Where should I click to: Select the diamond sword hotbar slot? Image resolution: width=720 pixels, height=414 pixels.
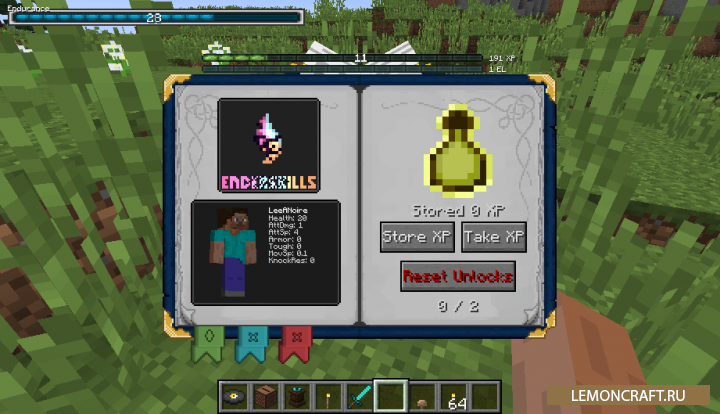coord(360,396)
